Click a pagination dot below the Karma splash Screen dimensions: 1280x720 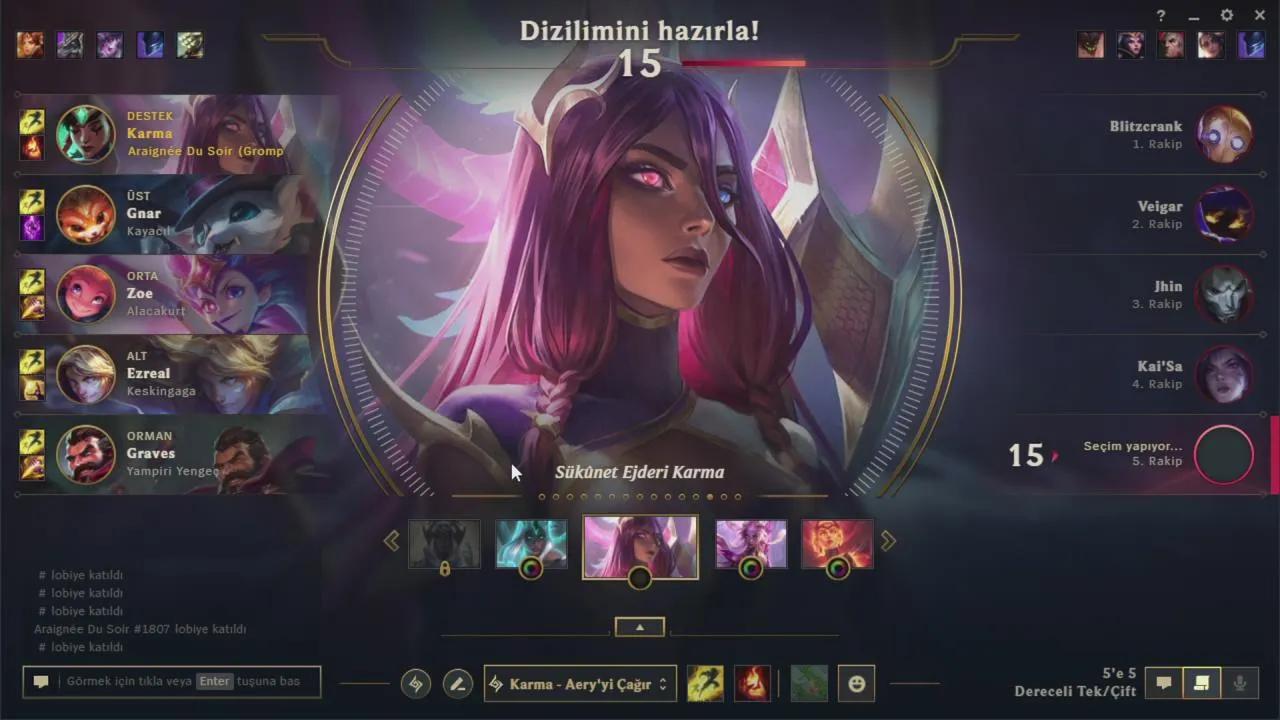[x=640, y=496]
